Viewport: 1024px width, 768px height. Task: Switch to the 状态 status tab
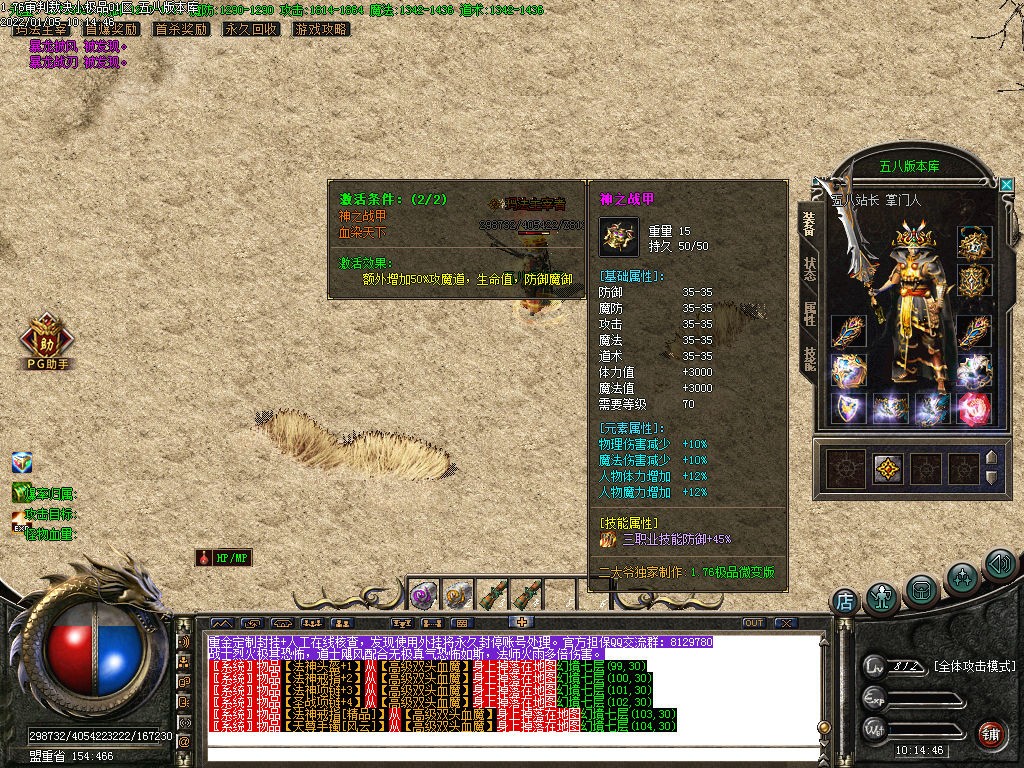tap(809, 269)
